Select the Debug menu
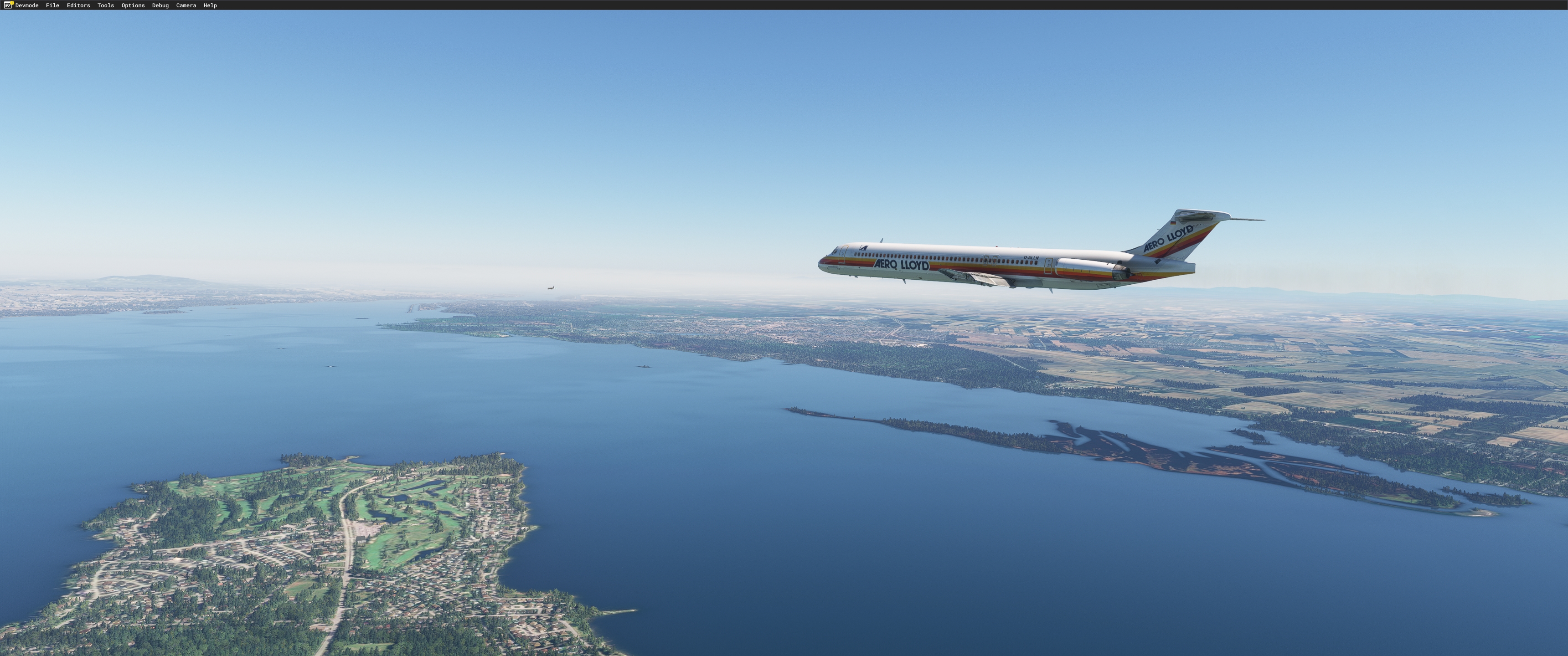 point(160,5)
